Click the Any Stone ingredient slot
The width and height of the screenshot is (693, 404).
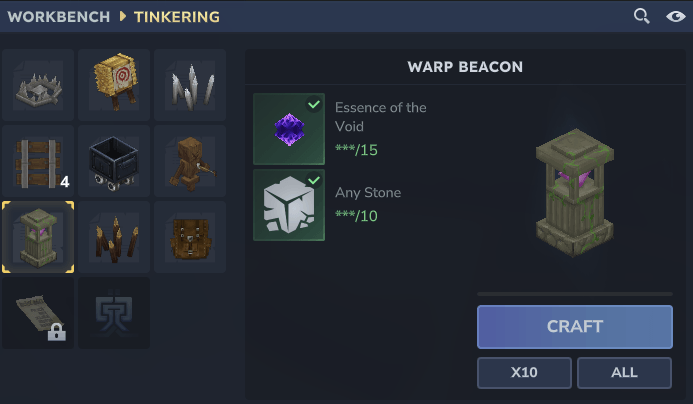pos(289,205)
